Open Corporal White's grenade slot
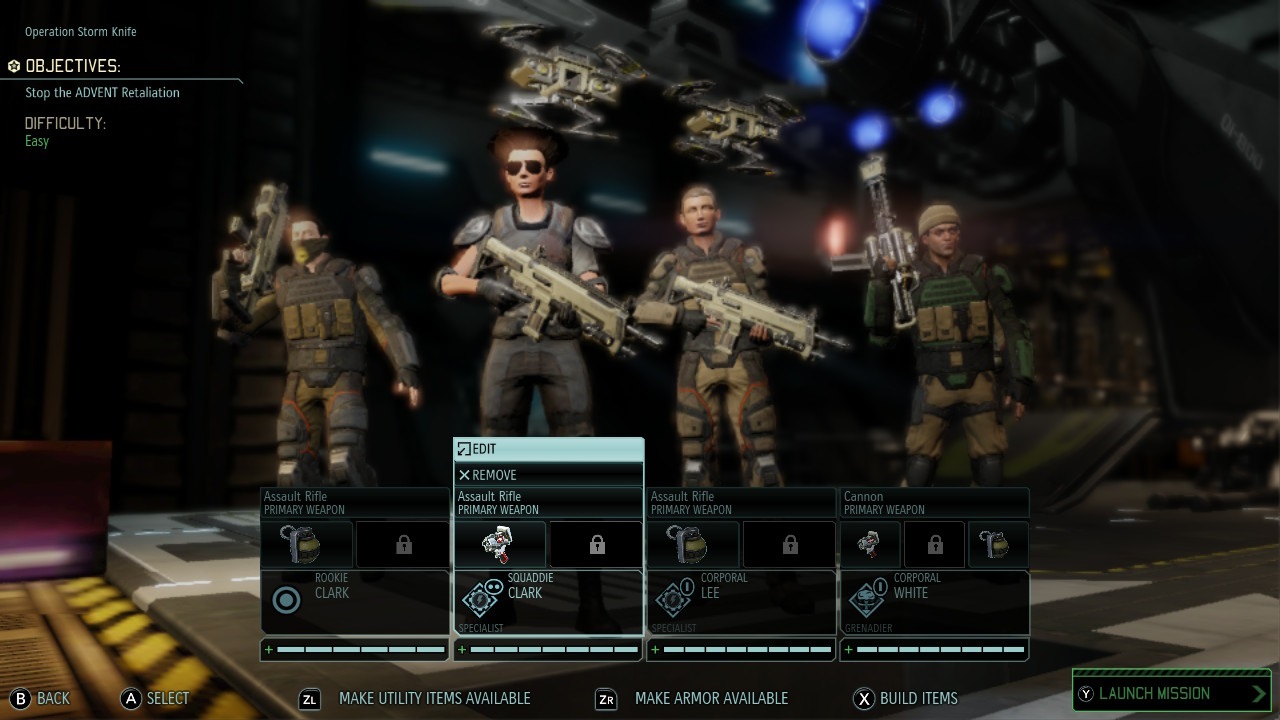The image size is (1280, 720). [x=997, y=545]
